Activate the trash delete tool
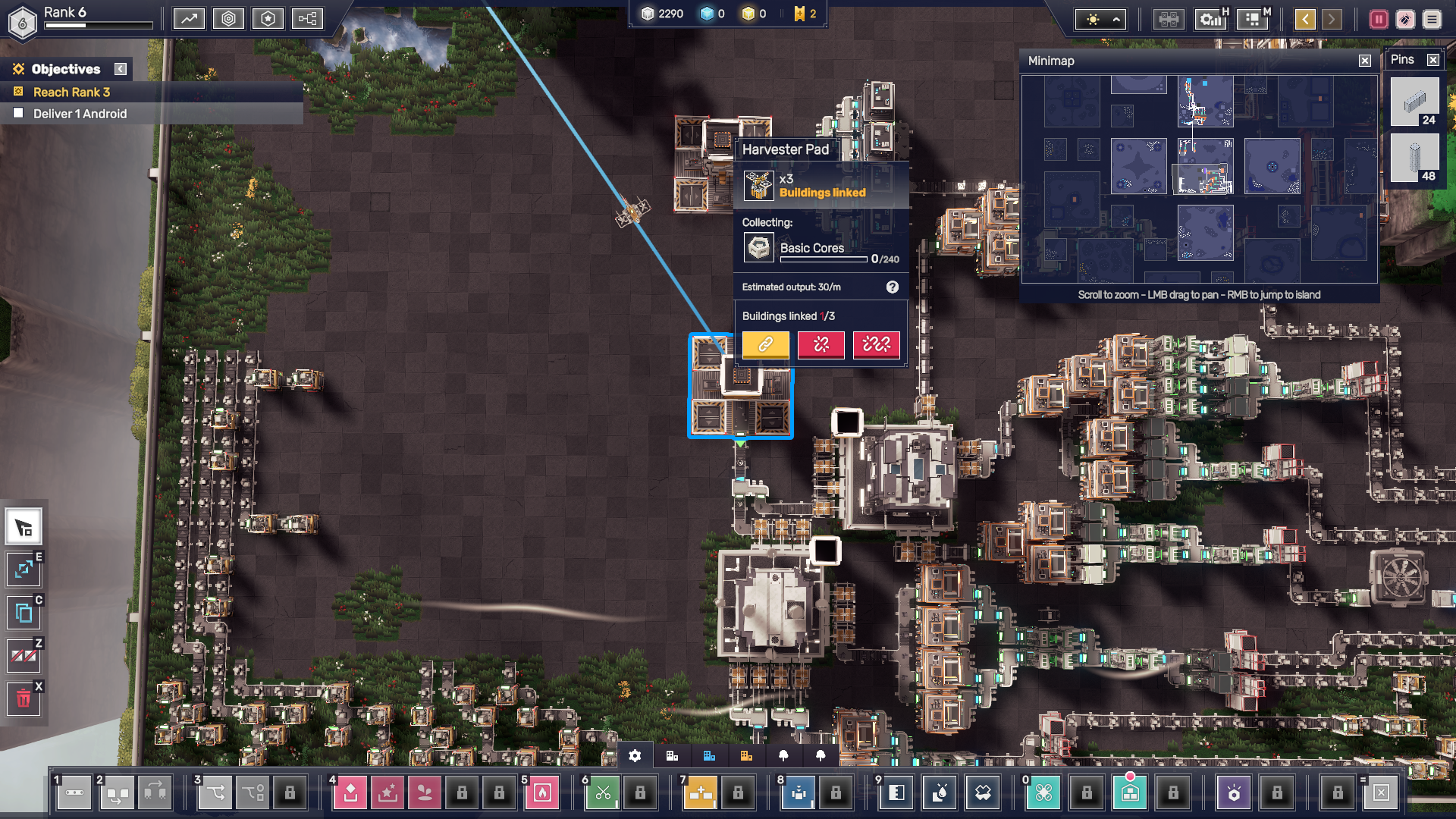The height and width of the screenshot is (819, 1456). 24,698
